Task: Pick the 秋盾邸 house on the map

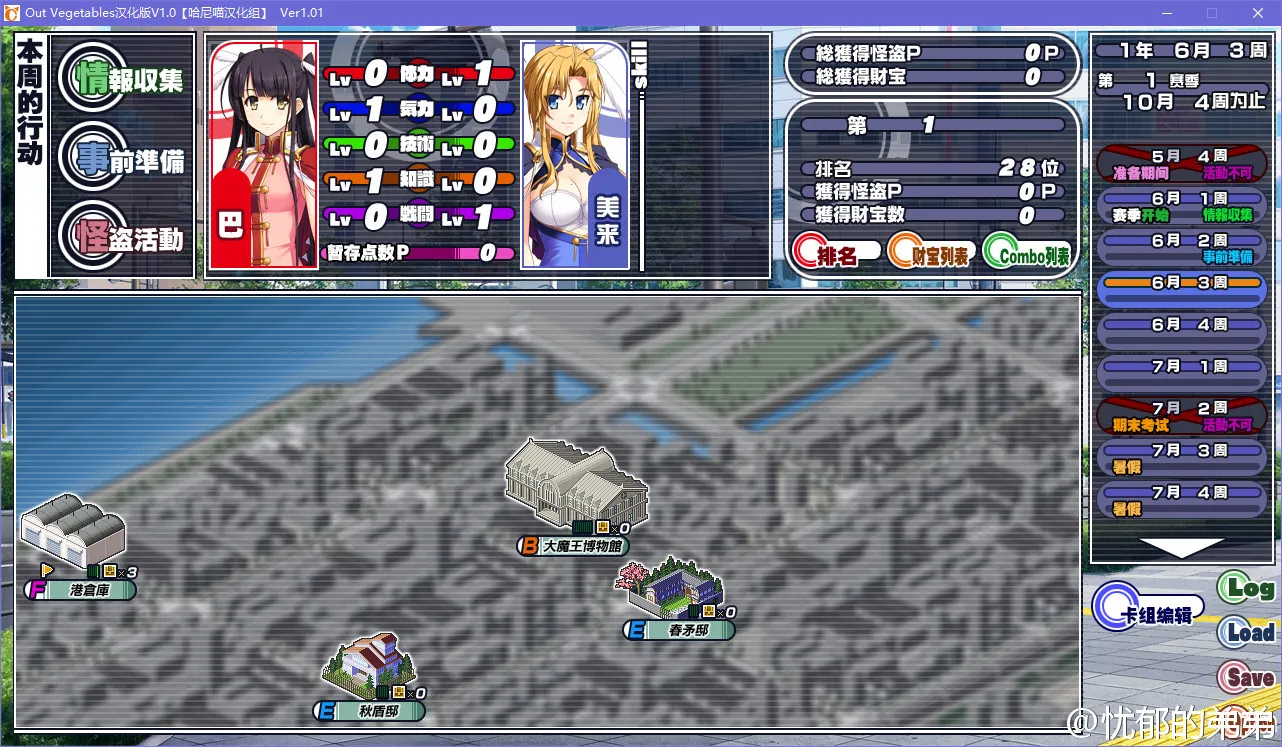Action: [368, 670]
